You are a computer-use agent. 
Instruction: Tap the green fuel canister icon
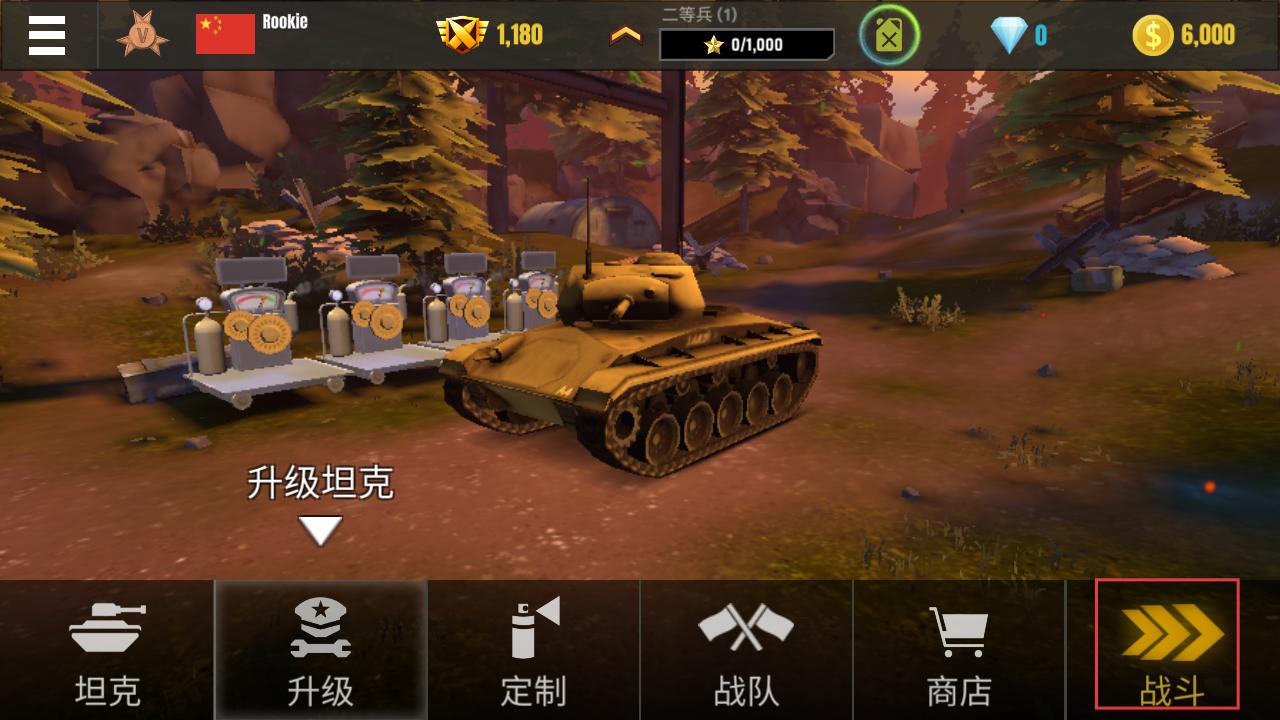click(x=889, y=35)
